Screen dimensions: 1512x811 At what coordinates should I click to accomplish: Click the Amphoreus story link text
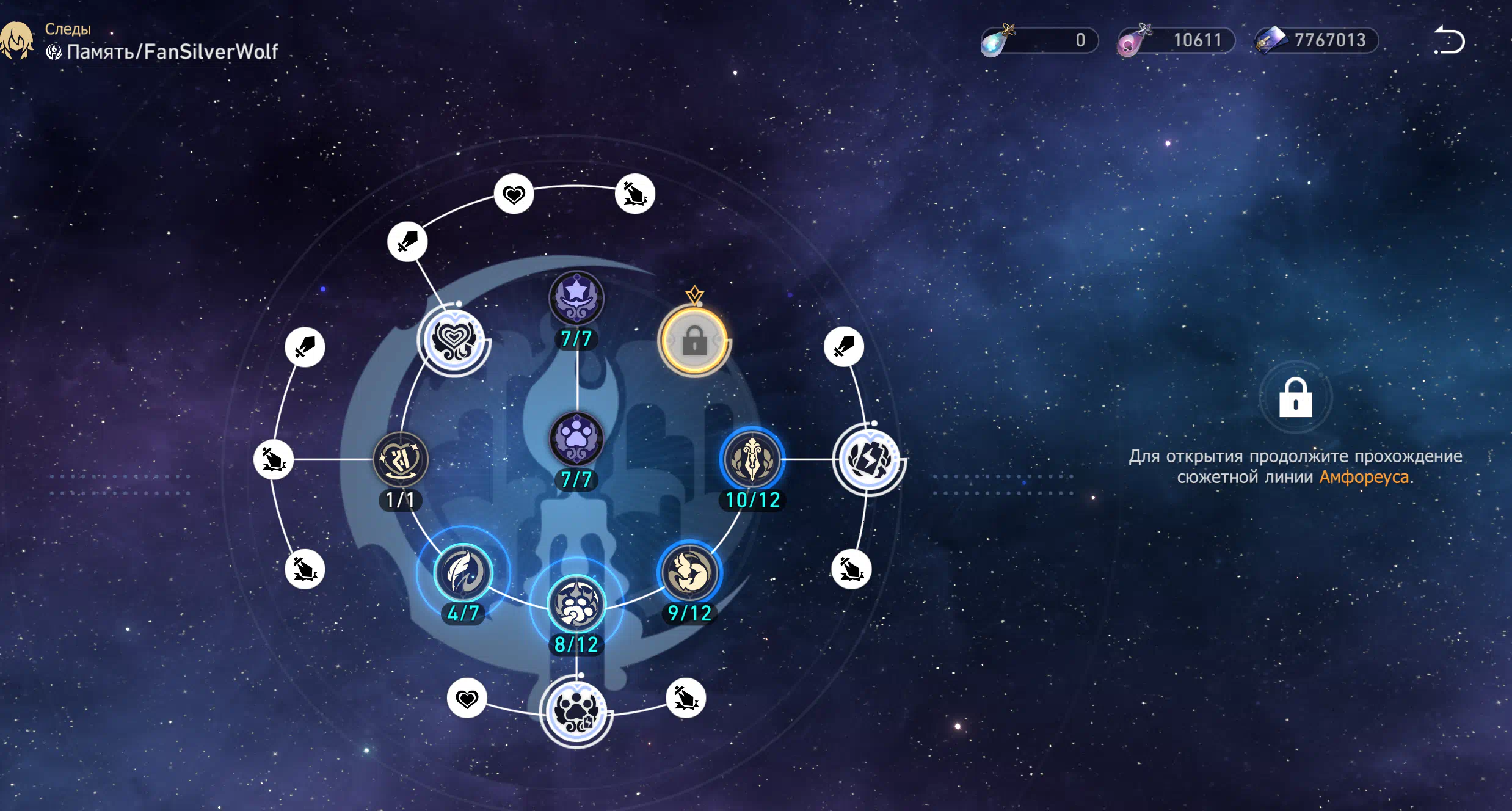coord(1364,477)
